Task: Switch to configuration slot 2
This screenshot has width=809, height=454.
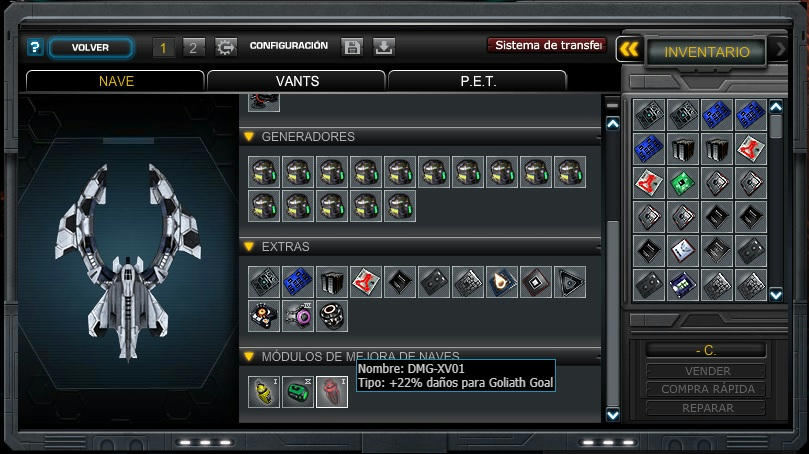Action: tap(194, 47)
